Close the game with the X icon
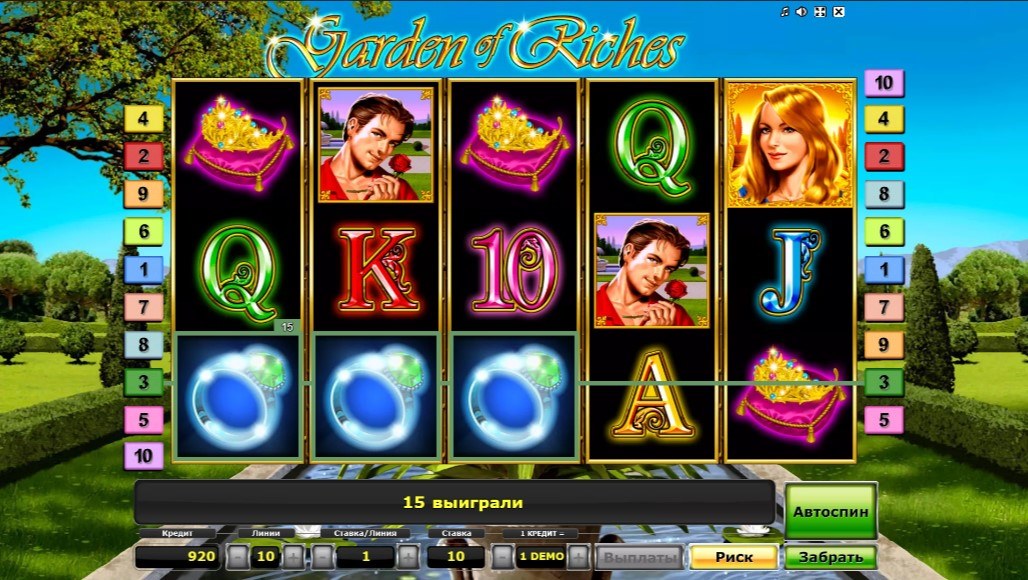The image size is (1028, 580). coord(839,12)
